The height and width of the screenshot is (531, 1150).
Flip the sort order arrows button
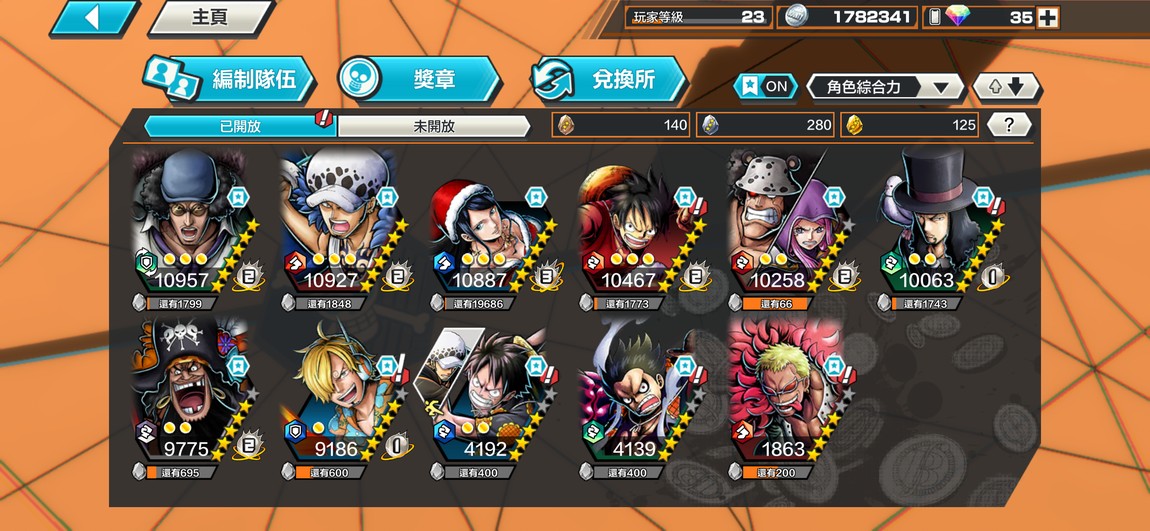click(x=1007, y=87)
